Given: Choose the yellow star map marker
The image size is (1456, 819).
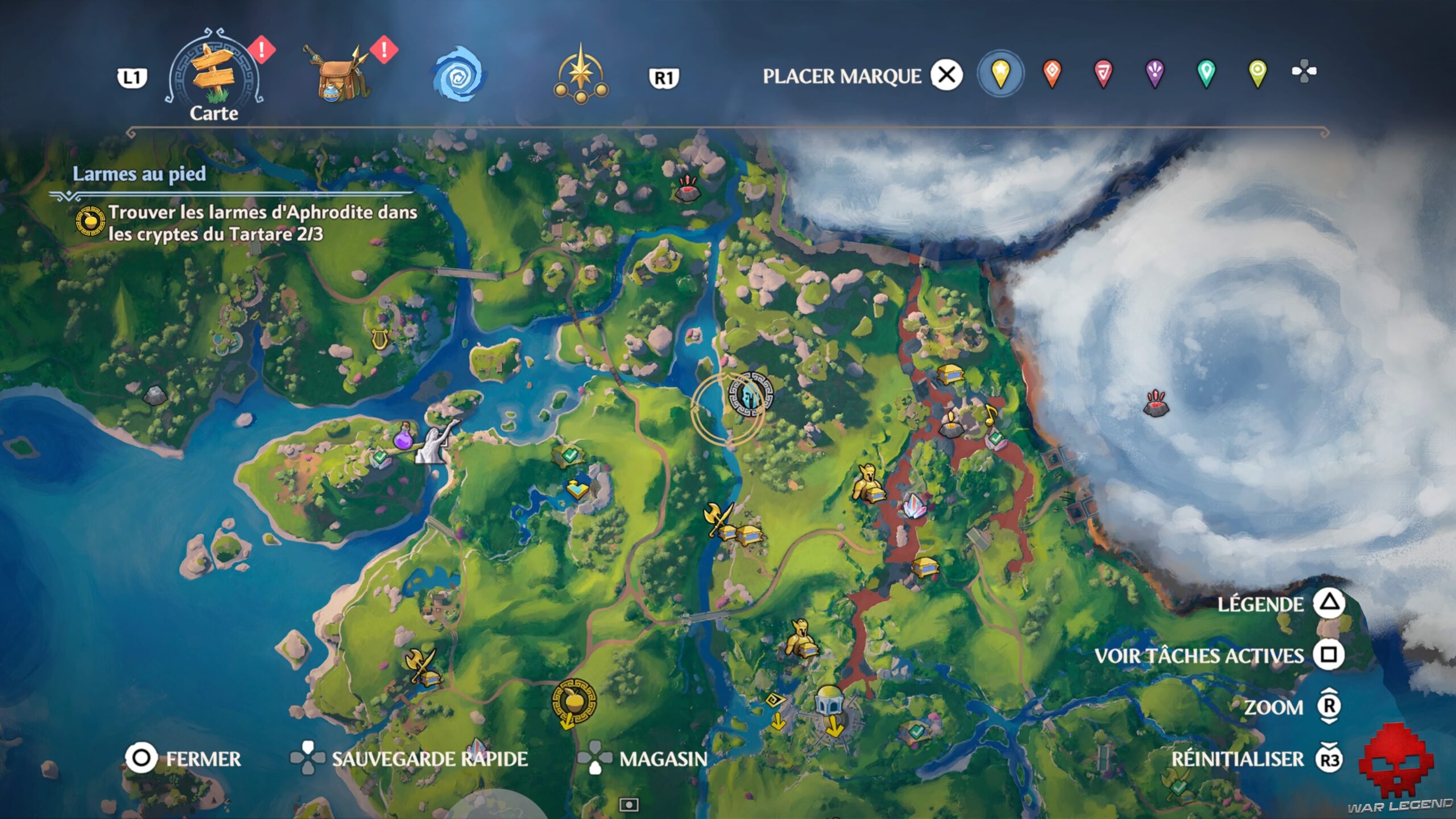Looking at the screenshot, I should tap(1000, 74).
